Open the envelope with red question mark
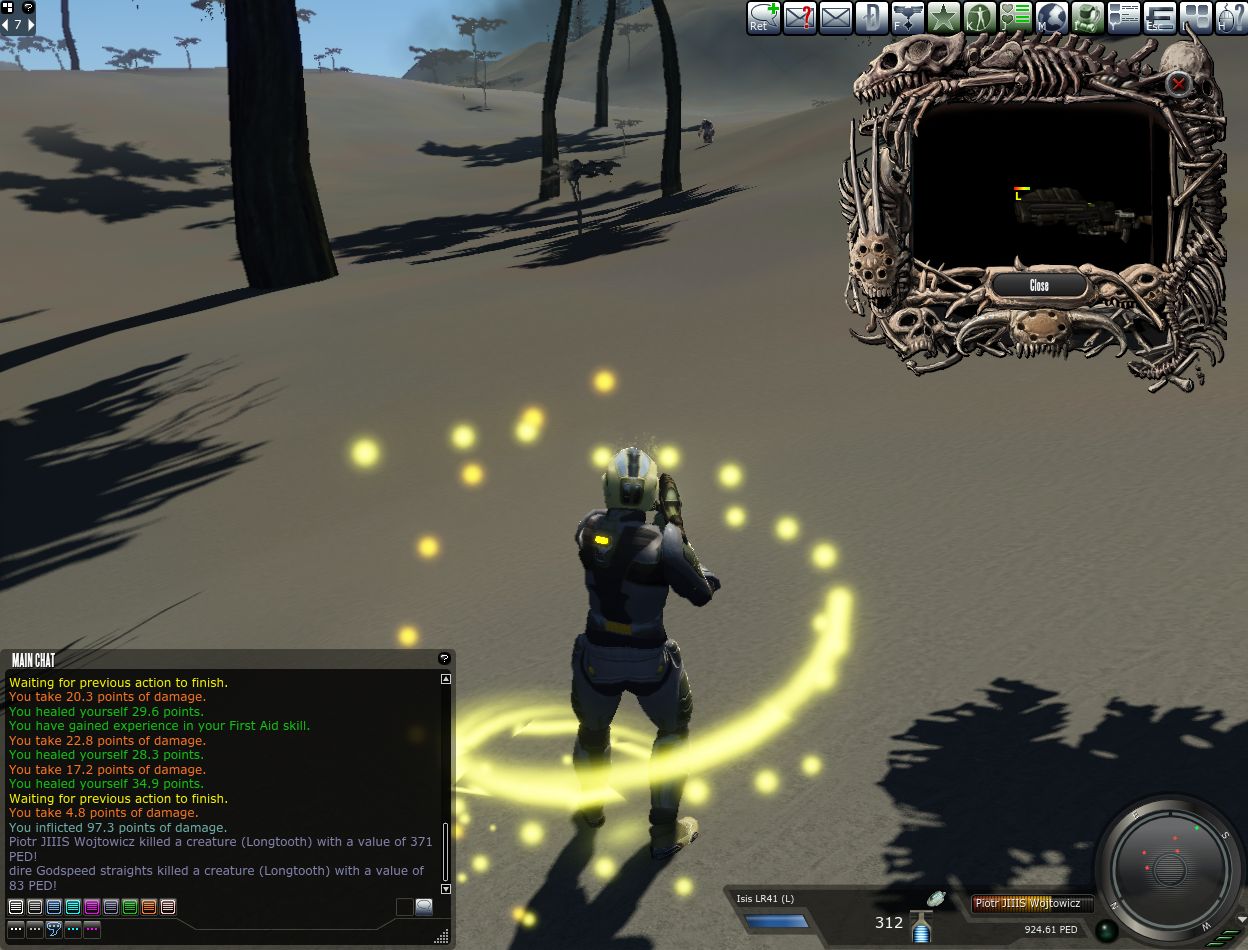This screenshot has height=950, width=1248. 799,18
